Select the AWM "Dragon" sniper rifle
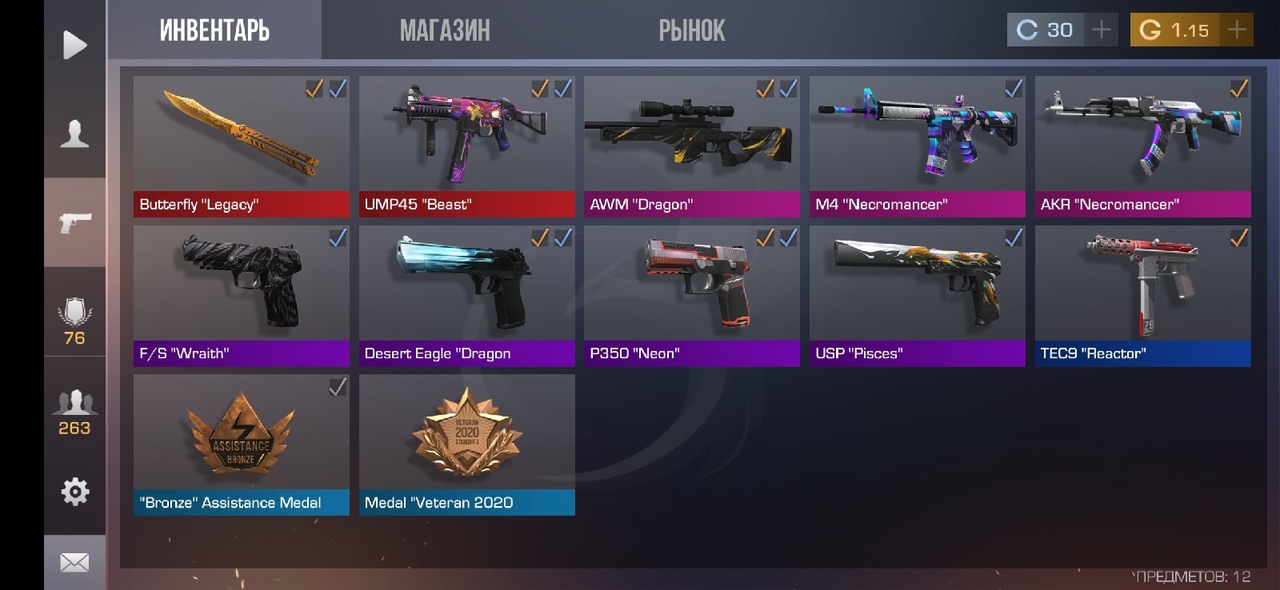Screen dimensions: 1280x590 coord(691,146)
